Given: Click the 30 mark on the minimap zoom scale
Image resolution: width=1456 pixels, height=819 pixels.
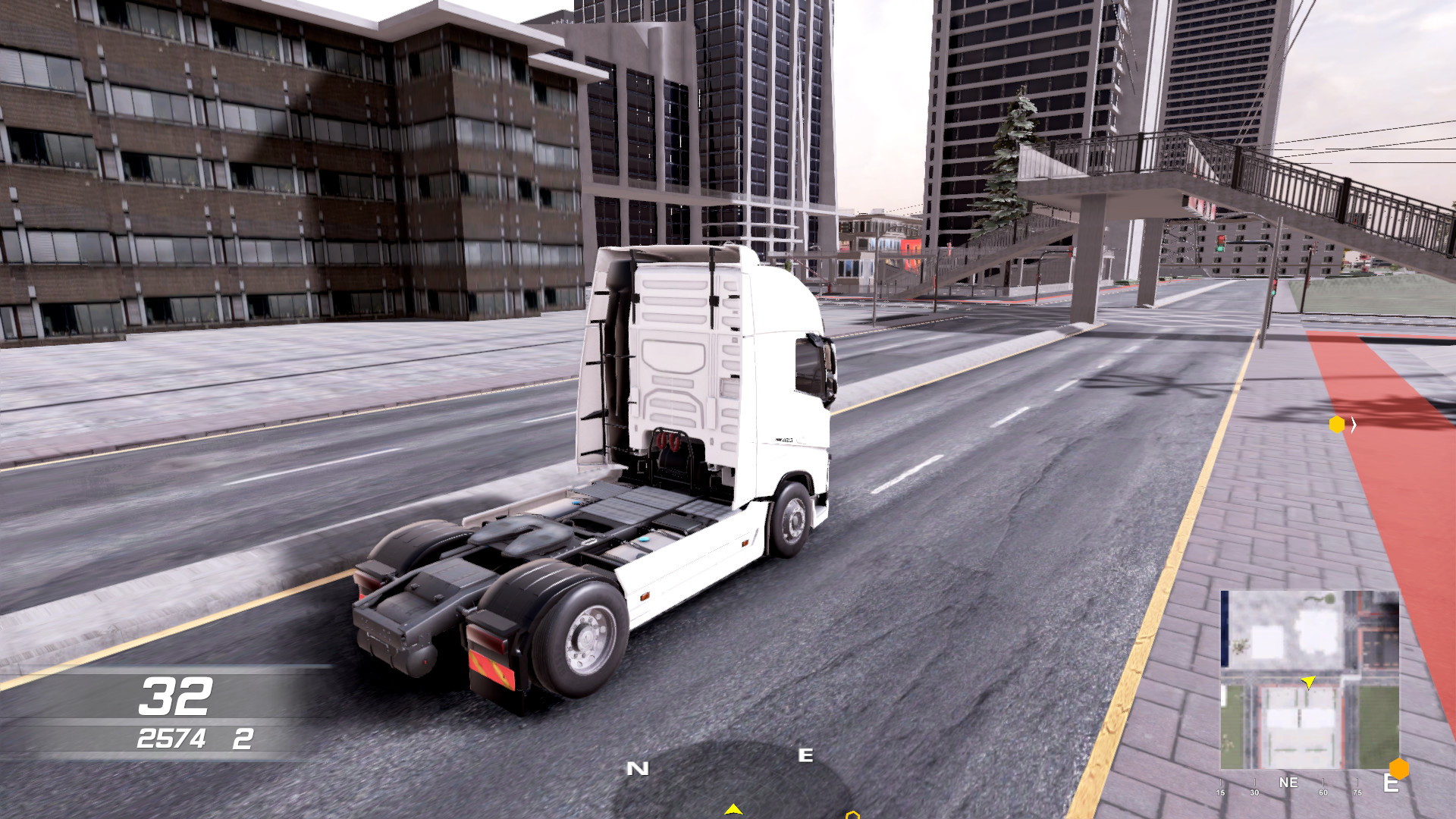Looking at the screenshot, I should pos(1254,792).
